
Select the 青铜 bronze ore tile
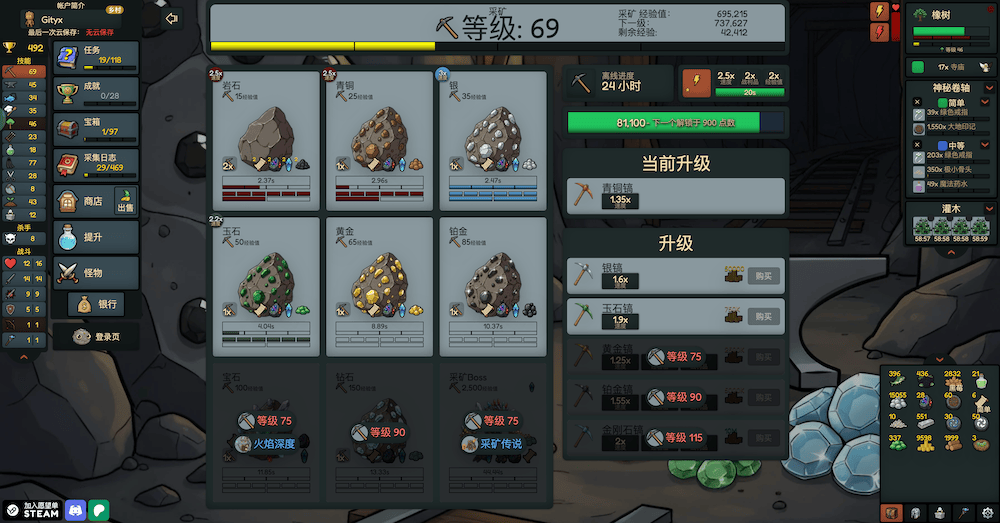tap(379, 138)
